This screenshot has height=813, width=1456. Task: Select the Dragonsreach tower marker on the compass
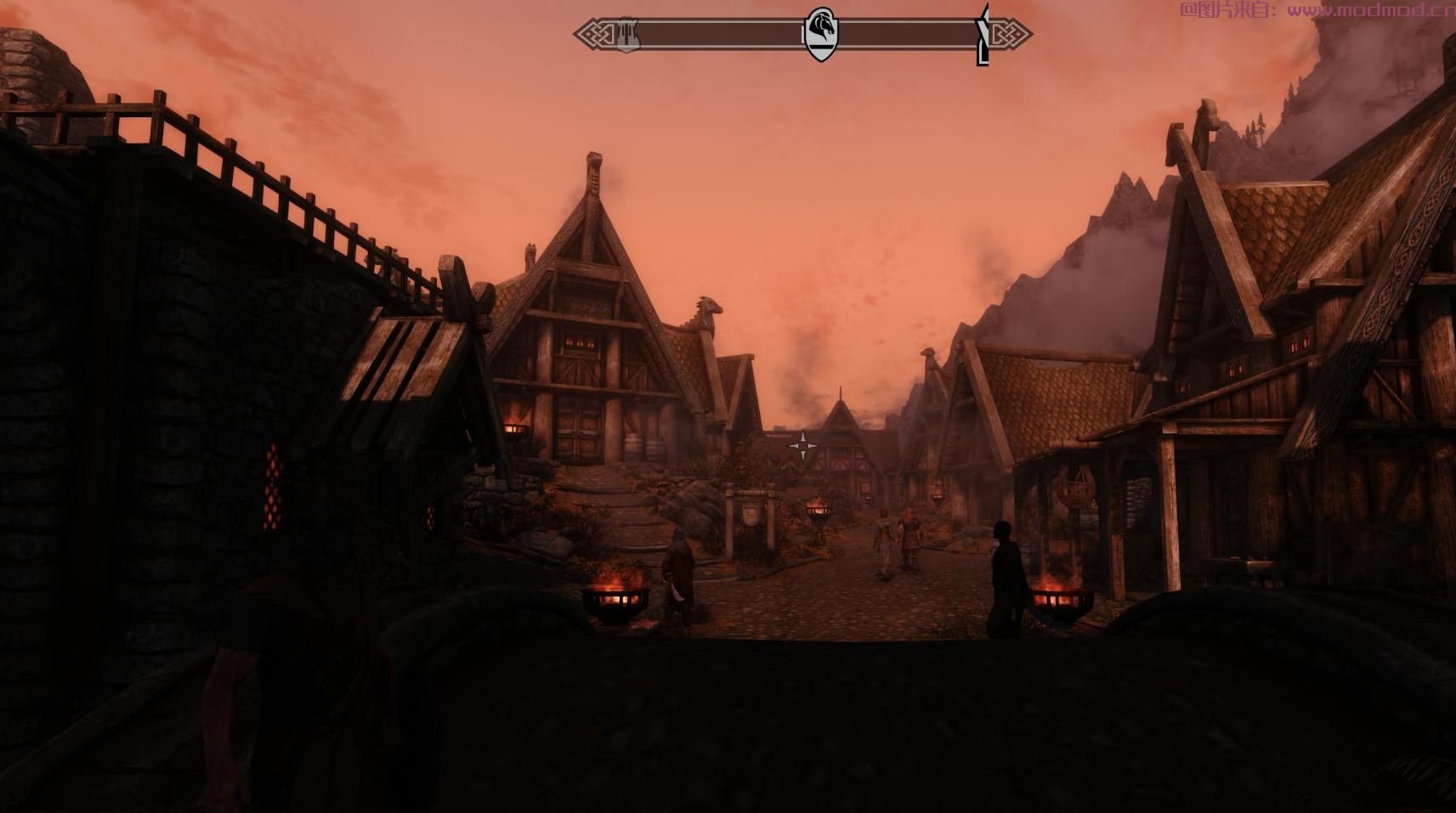(626, 34)
